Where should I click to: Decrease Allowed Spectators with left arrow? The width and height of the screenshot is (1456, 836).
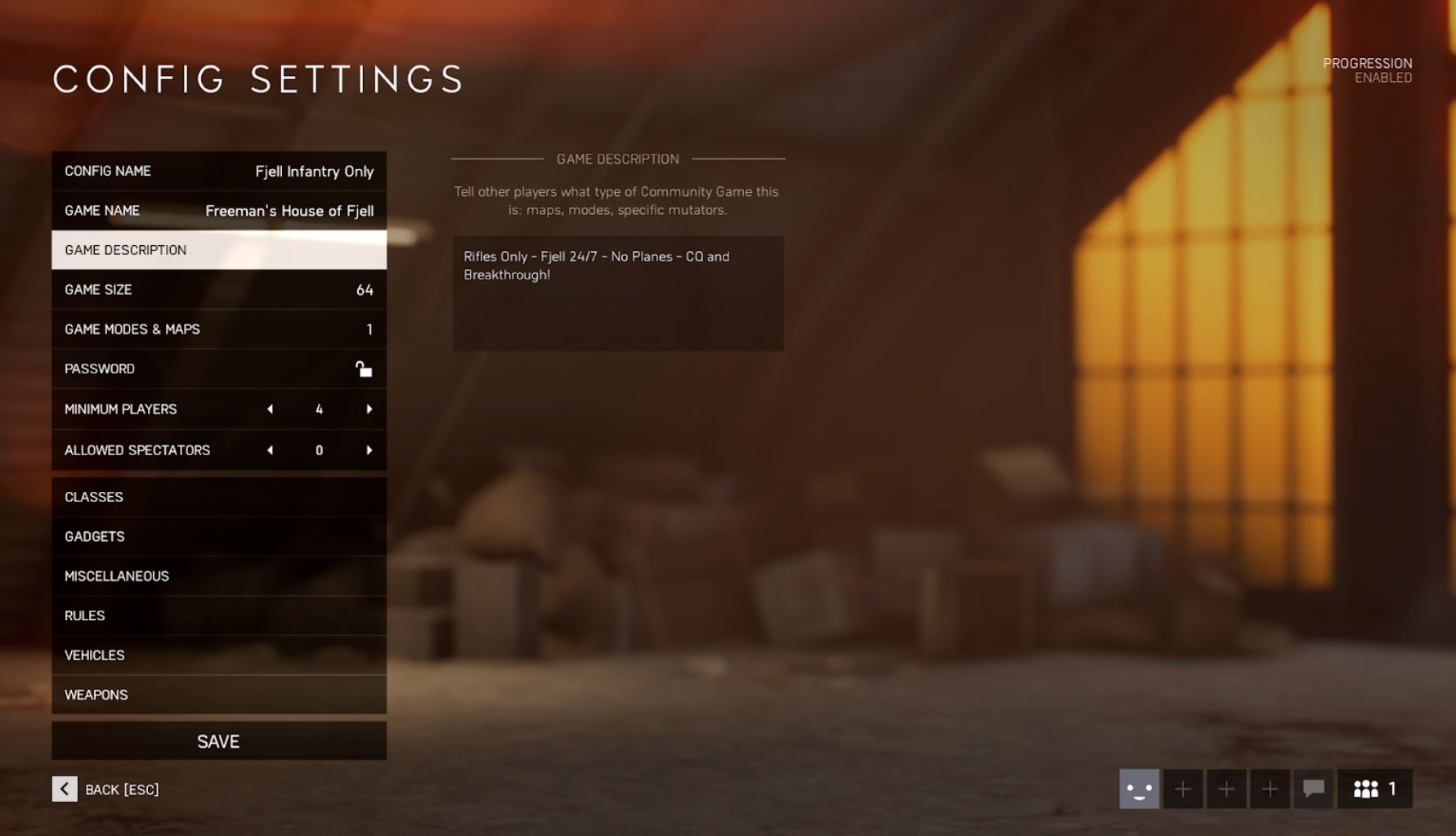point(270,450)
